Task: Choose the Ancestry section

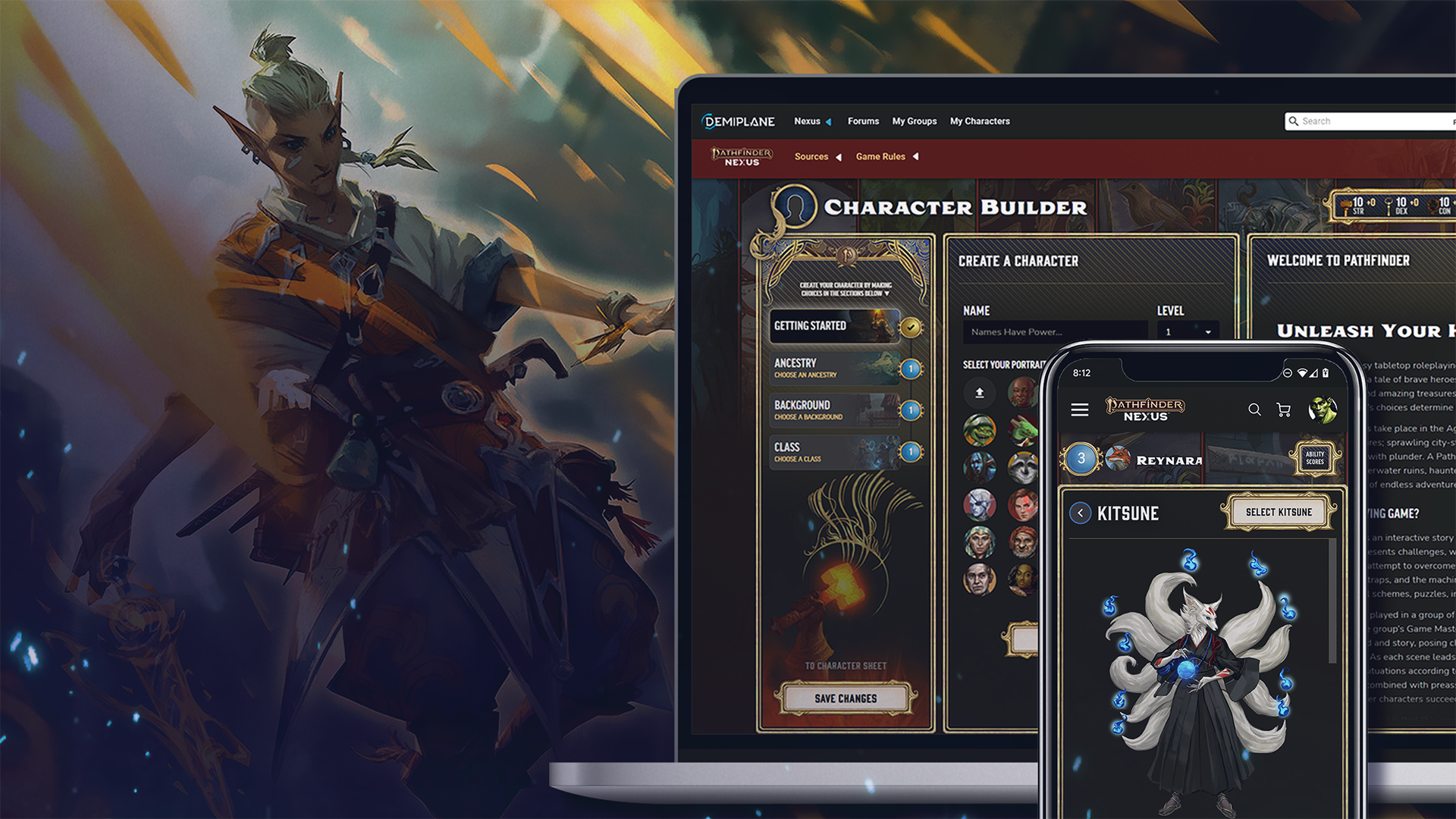Action: point(834,369)
